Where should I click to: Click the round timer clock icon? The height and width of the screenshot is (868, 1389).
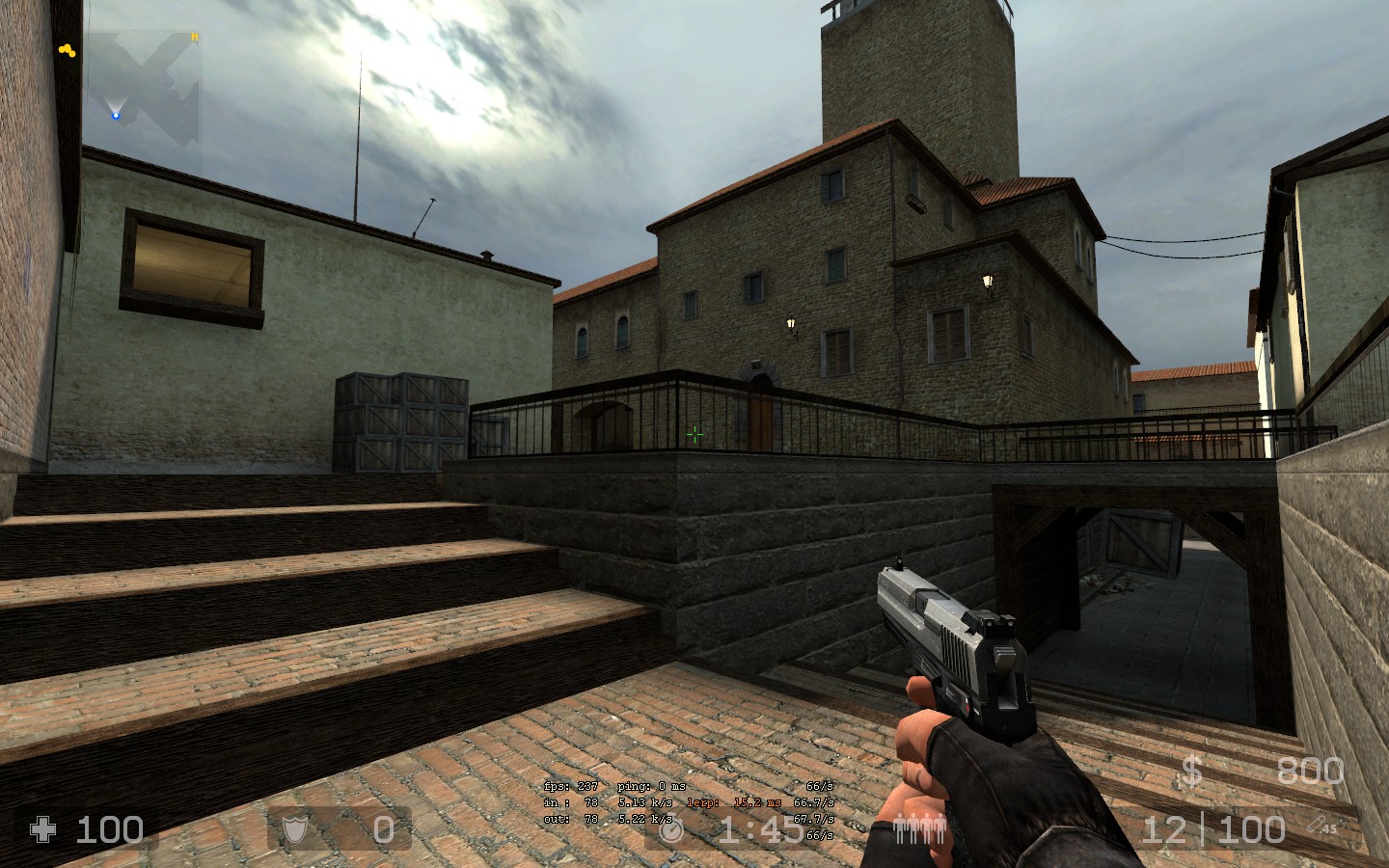[x=671, y=829]
